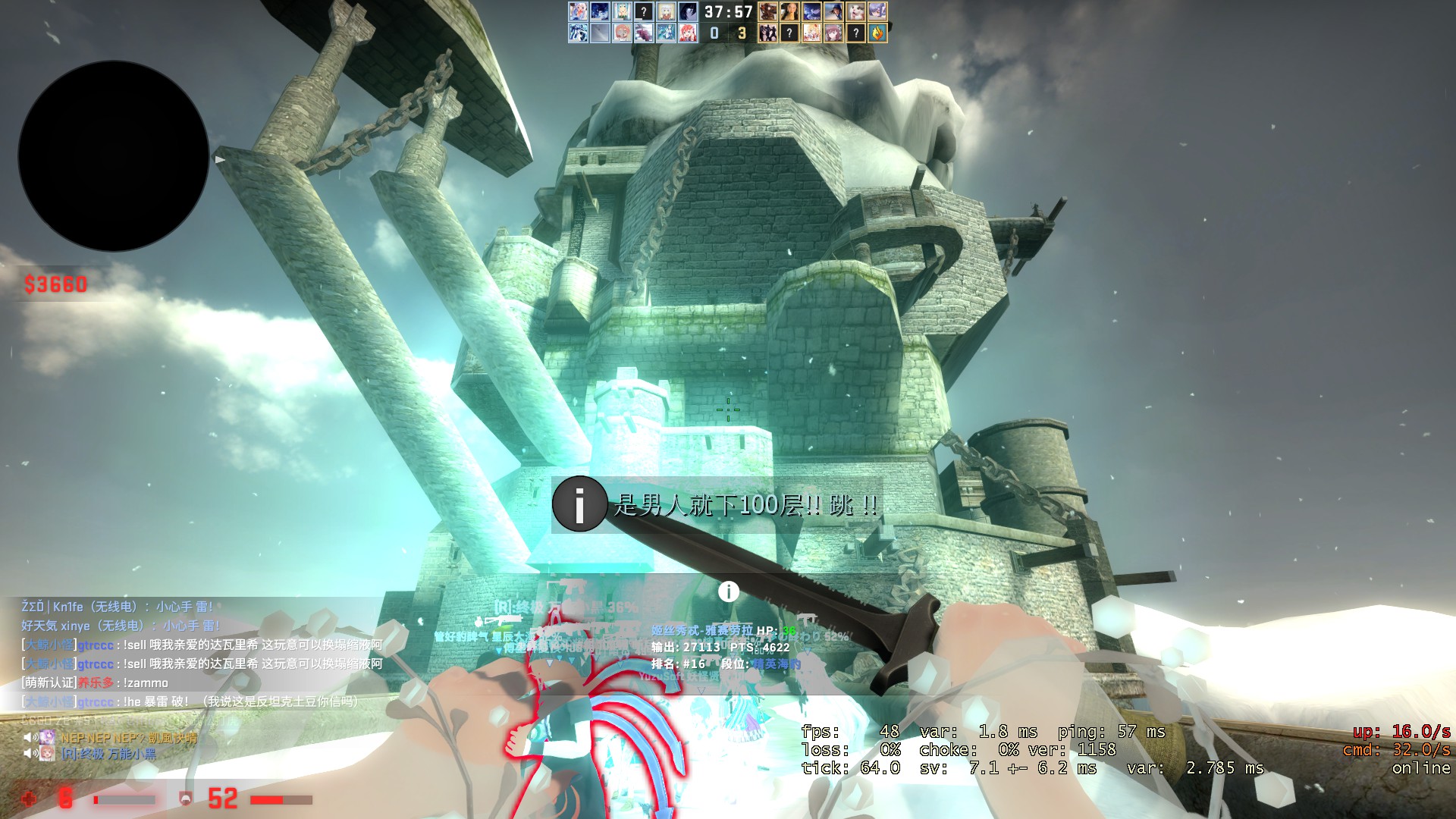Viewport: 1456px width, 819px height.
Task: Click the small white info circle icon
Action: point(728,591)
